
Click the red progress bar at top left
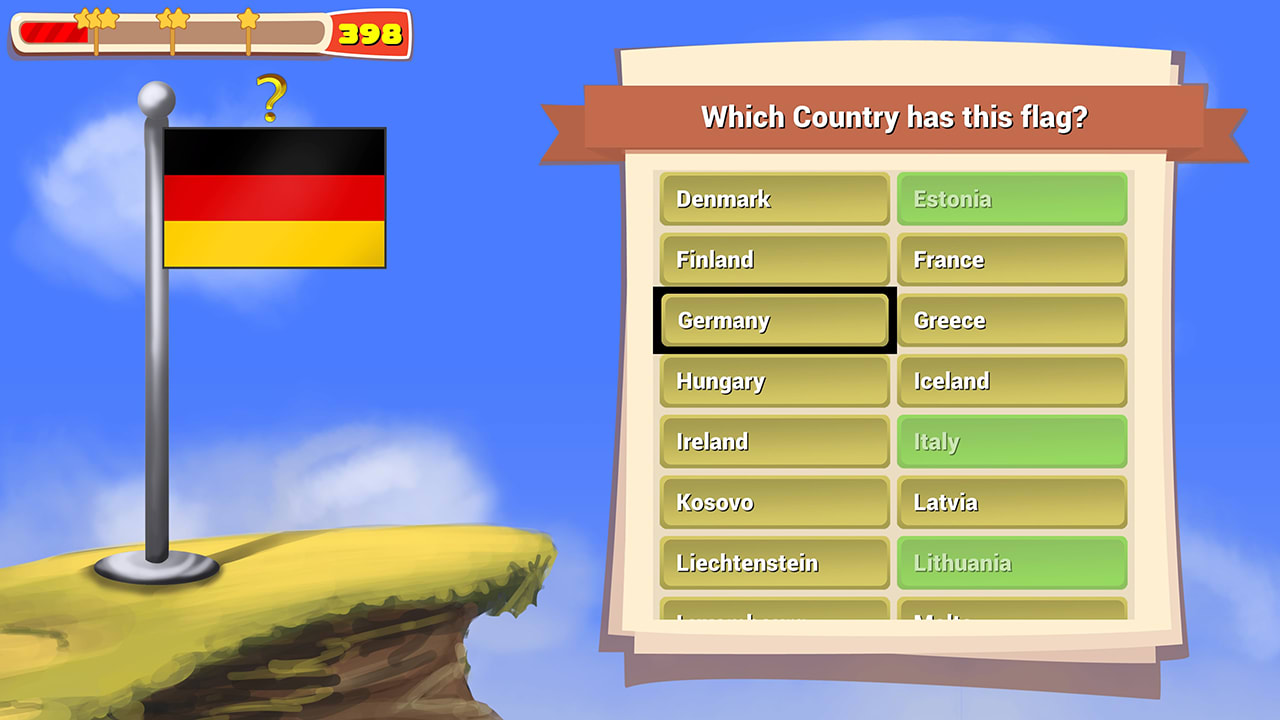tap(55, 33)
